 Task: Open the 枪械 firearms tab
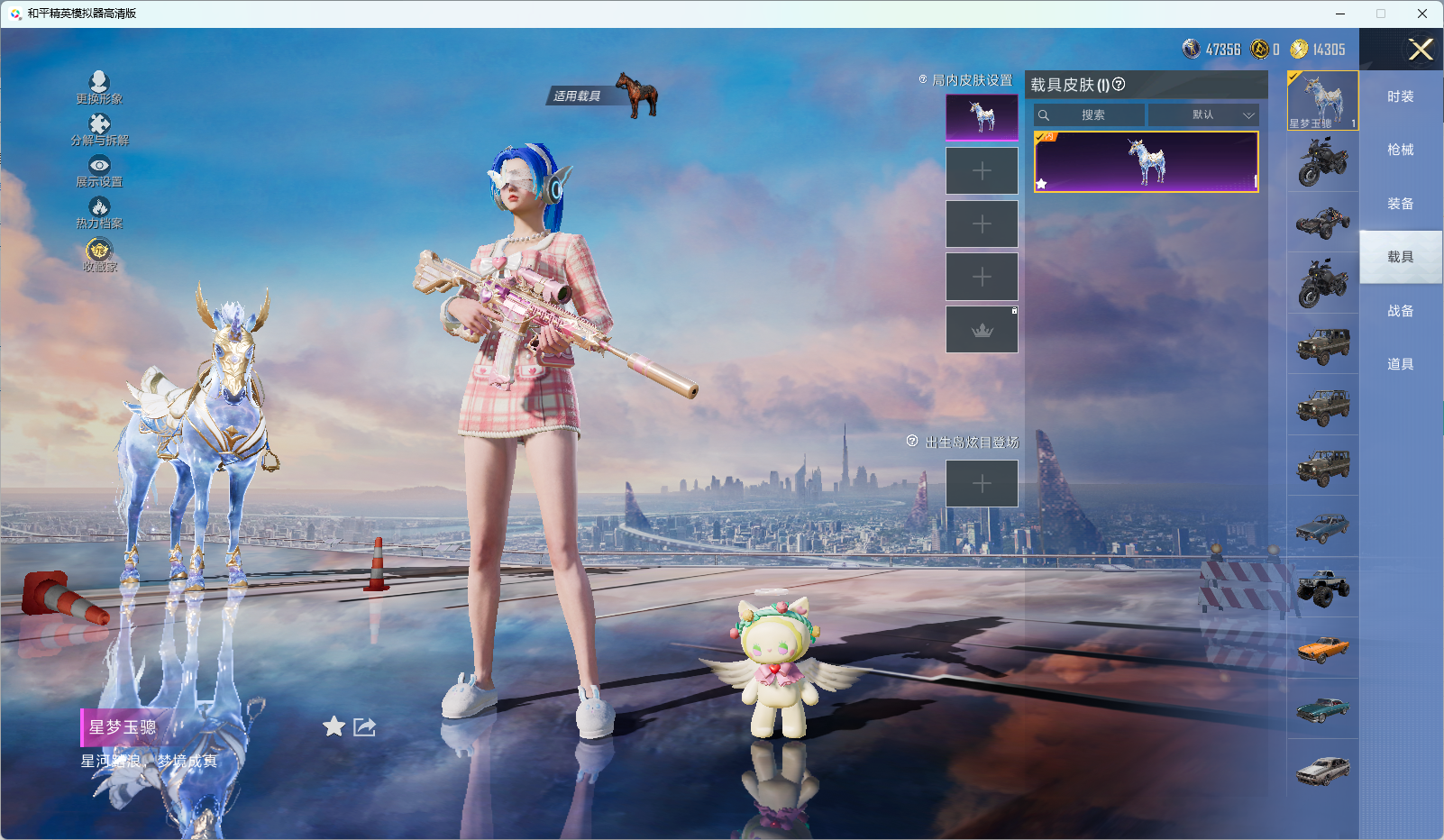(1400, 150)
